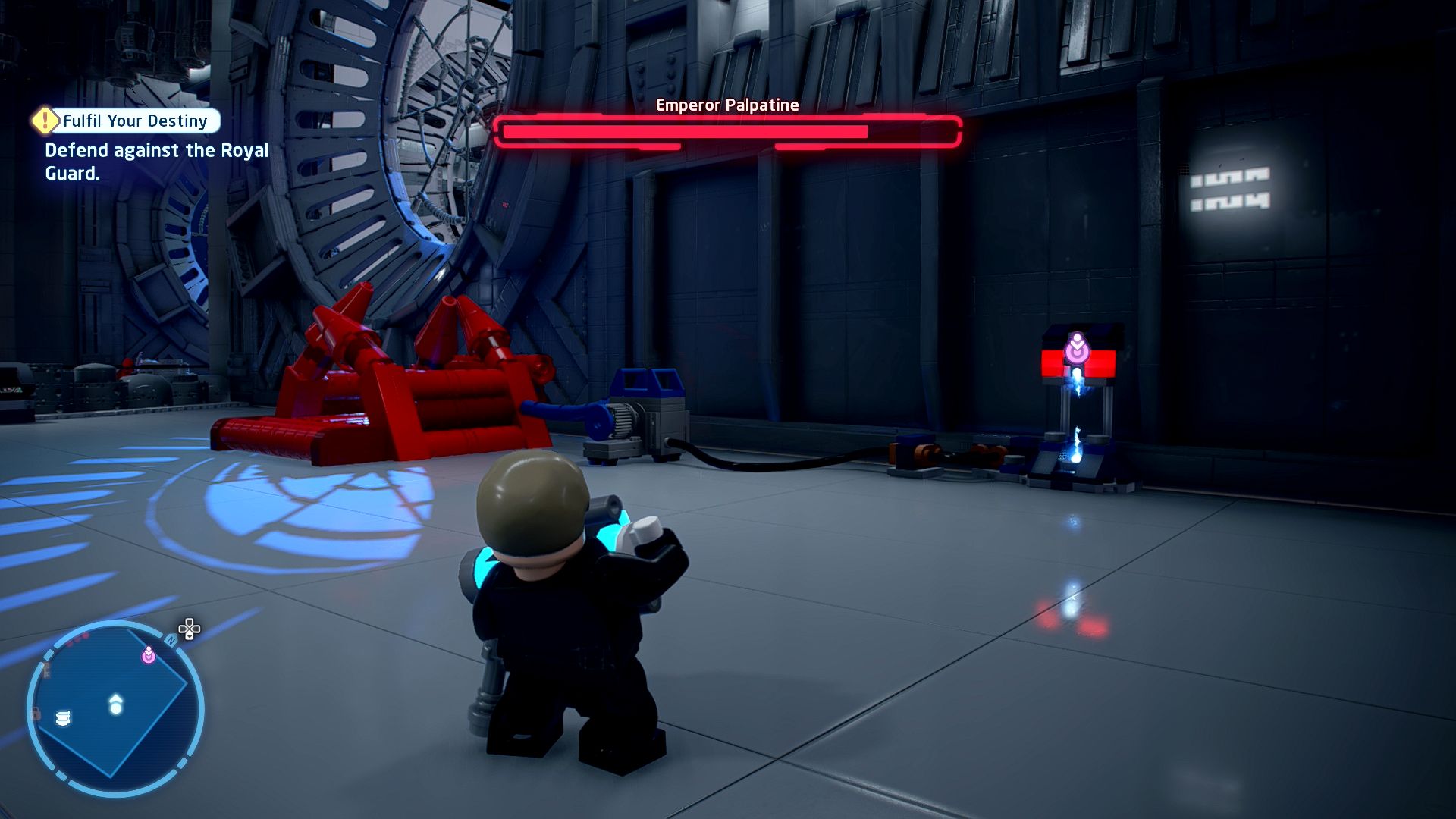1456x819 pixels.
Task: Select the white stacked-discs marker on the minimap
Action: 64,717
